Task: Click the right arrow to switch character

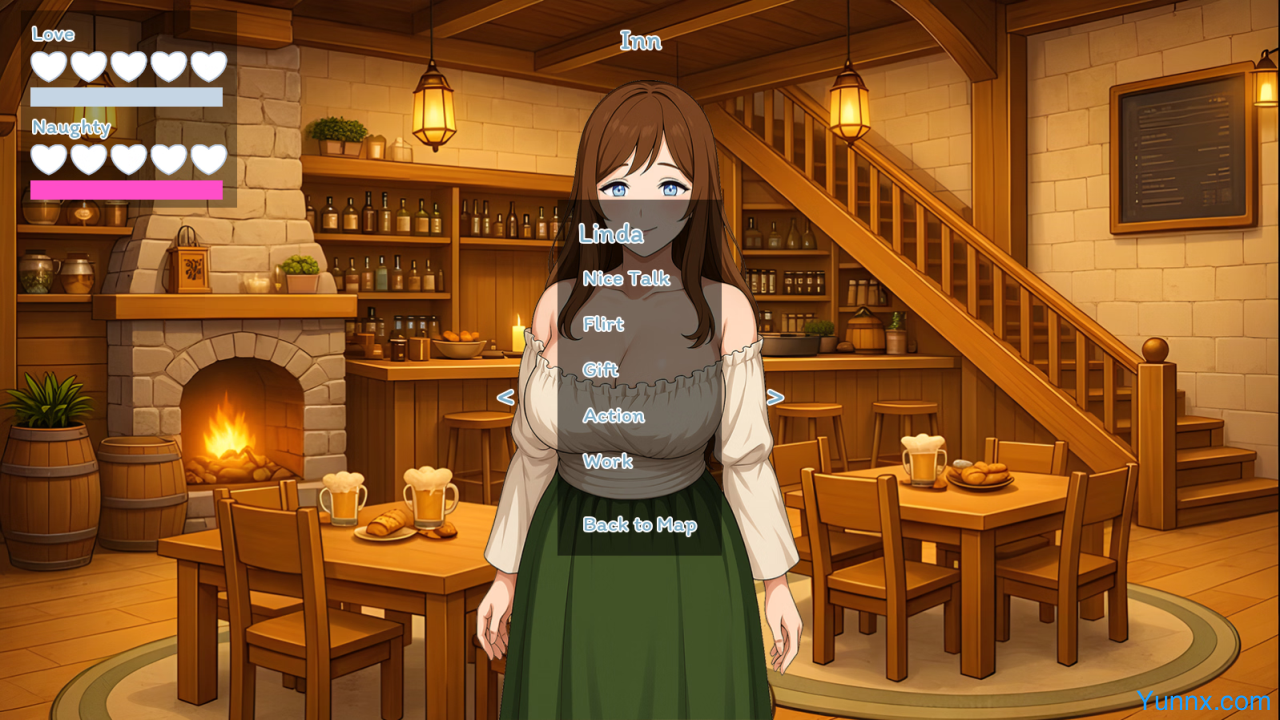Action: (774, 398)
